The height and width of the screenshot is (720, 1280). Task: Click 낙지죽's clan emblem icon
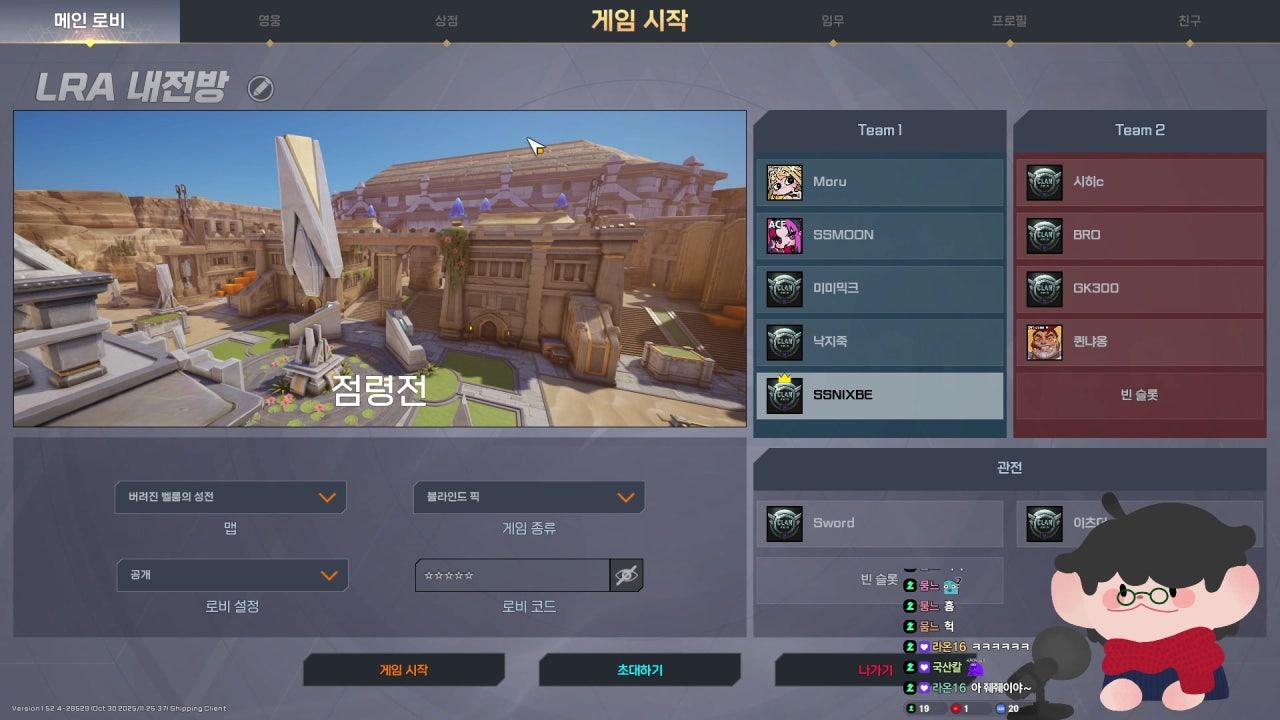click(784, 342)
